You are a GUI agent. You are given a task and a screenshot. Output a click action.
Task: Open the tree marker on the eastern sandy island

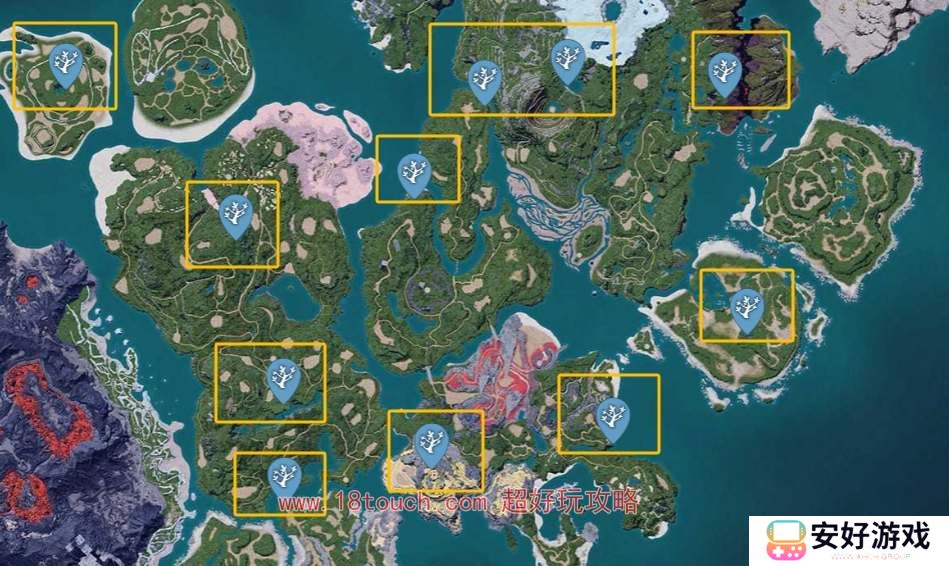pyautogui.click(x=746, y=309)
